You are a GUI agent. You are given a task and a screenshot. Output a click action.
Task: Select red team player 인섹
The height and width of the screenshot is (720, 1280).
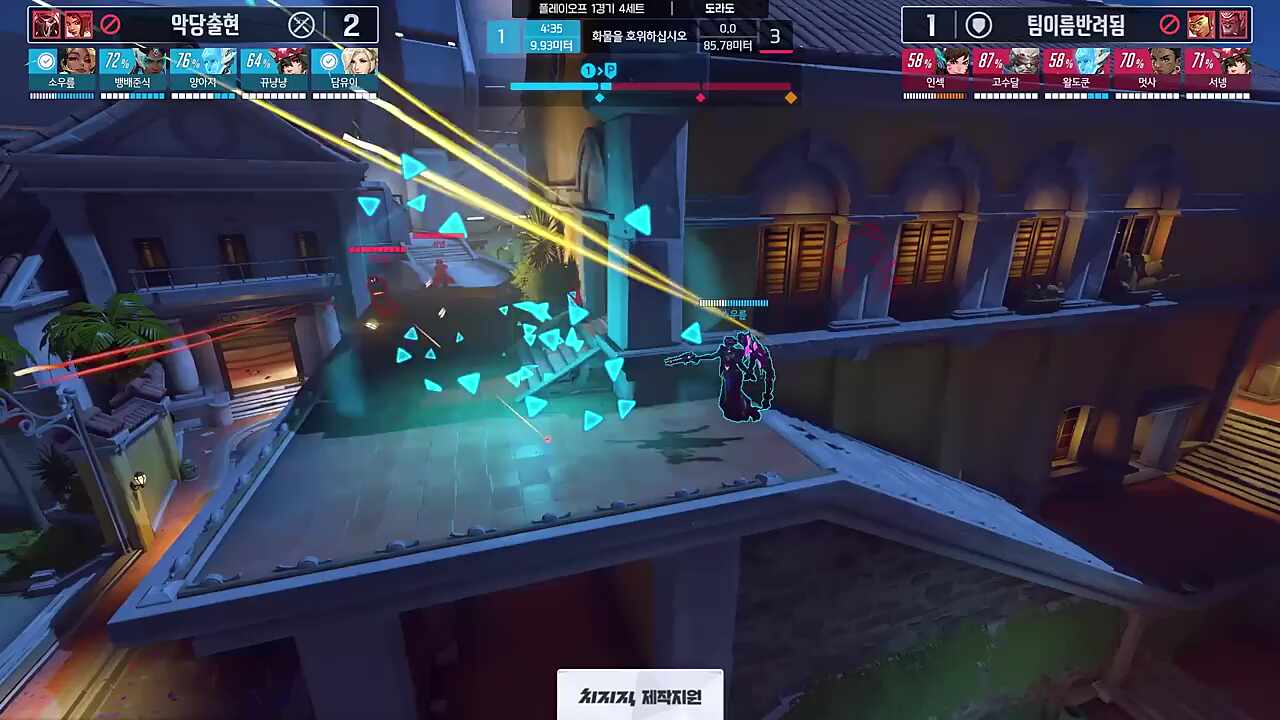tap(936, 73)
